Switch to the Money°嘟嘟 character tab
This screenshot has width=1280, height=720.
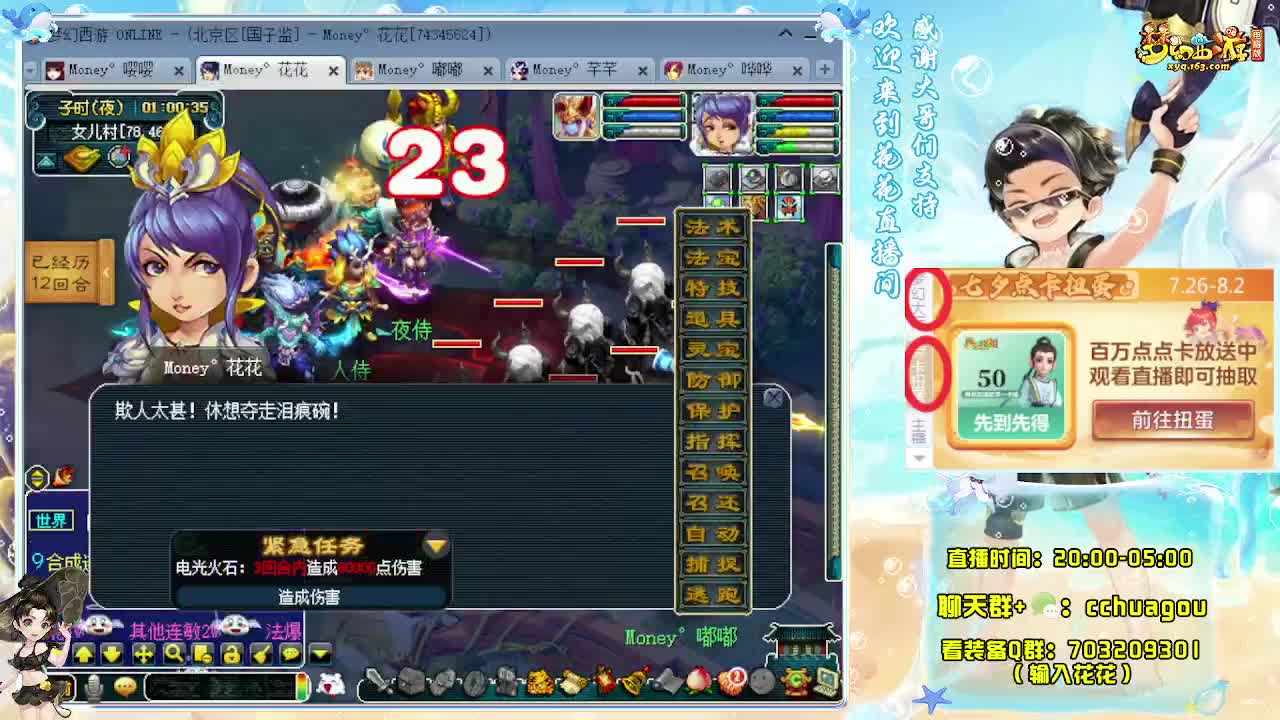click(416, 70)
